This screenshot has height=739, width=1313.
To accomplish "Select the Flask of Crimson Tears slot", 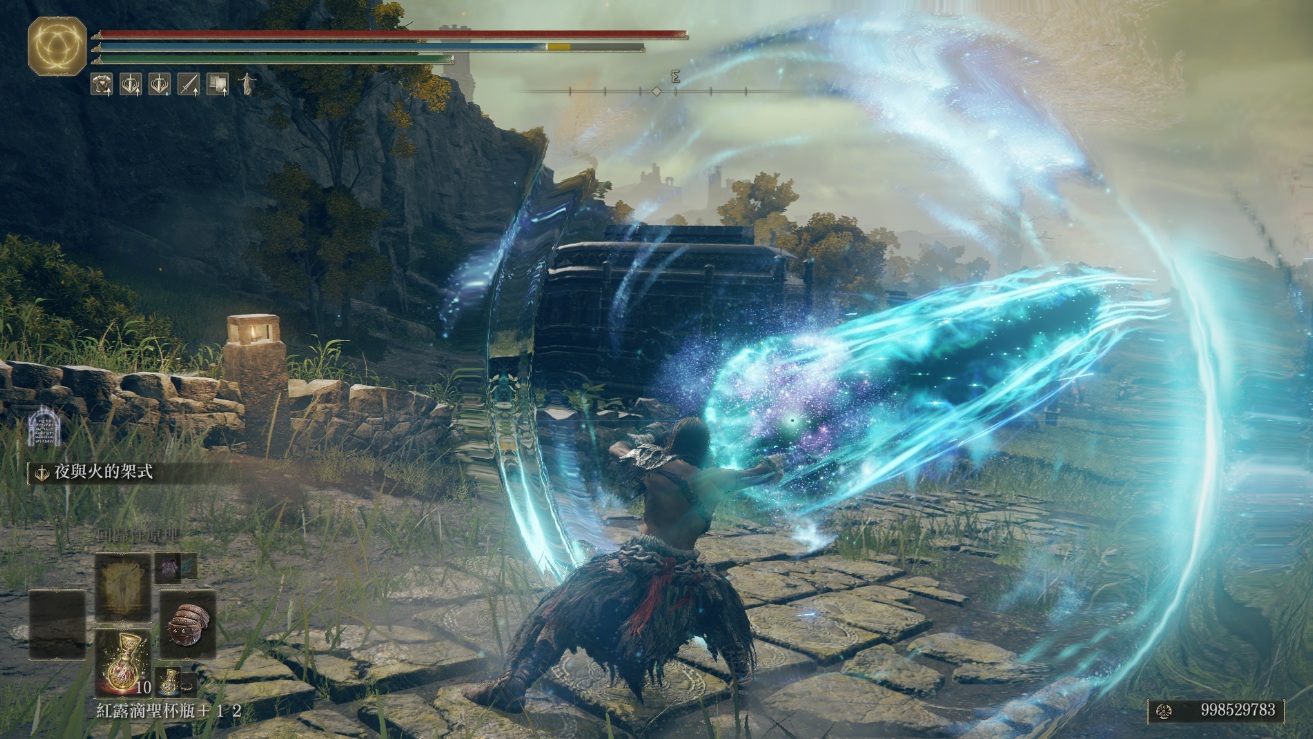I will [x=123, y=662].
